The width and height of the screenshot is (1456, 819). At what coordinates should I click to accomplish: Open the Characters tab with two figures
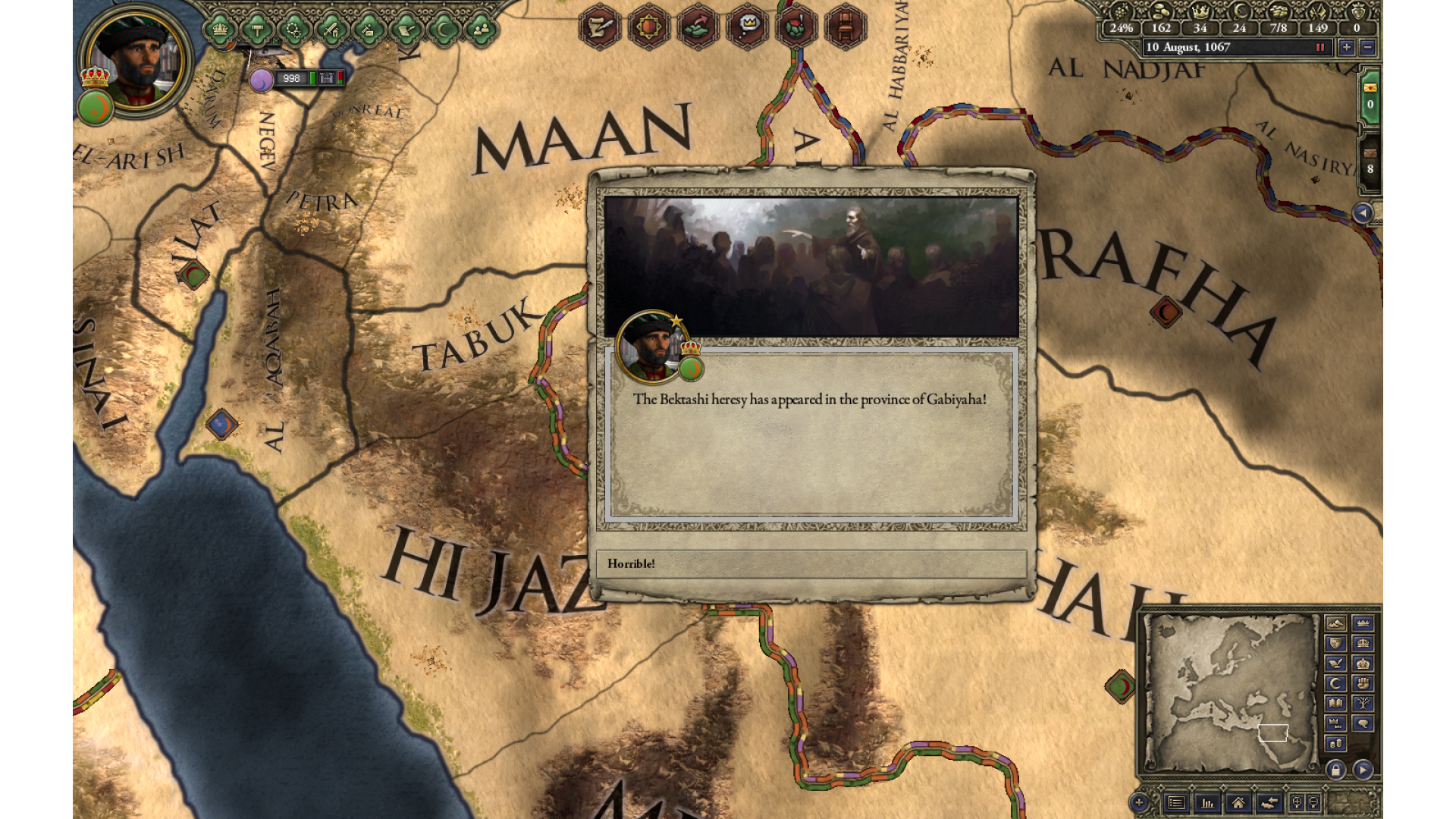pyautogui.click(x=481, y=30)
